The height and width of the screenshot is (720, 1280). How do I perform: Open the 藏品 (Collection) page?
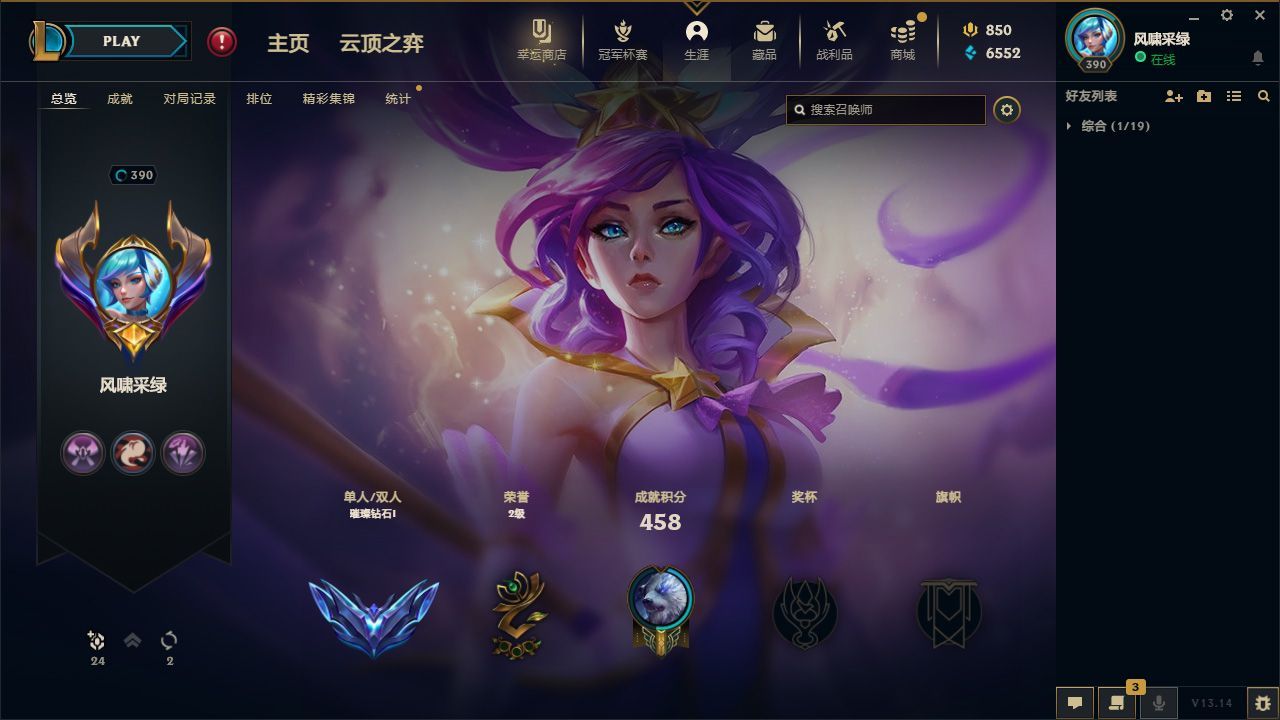[763, 42]
